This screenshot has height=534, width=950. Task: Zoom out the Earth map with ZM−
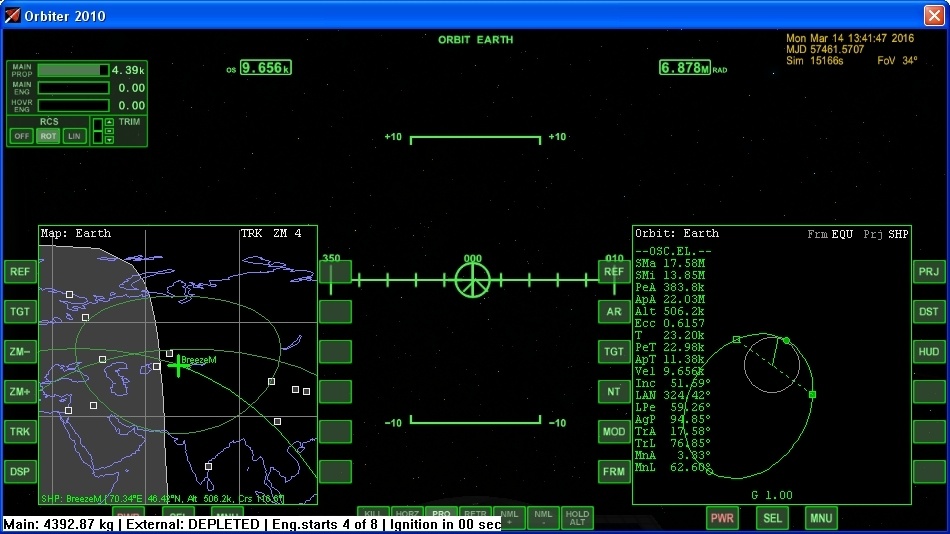(x=20, y=351)
